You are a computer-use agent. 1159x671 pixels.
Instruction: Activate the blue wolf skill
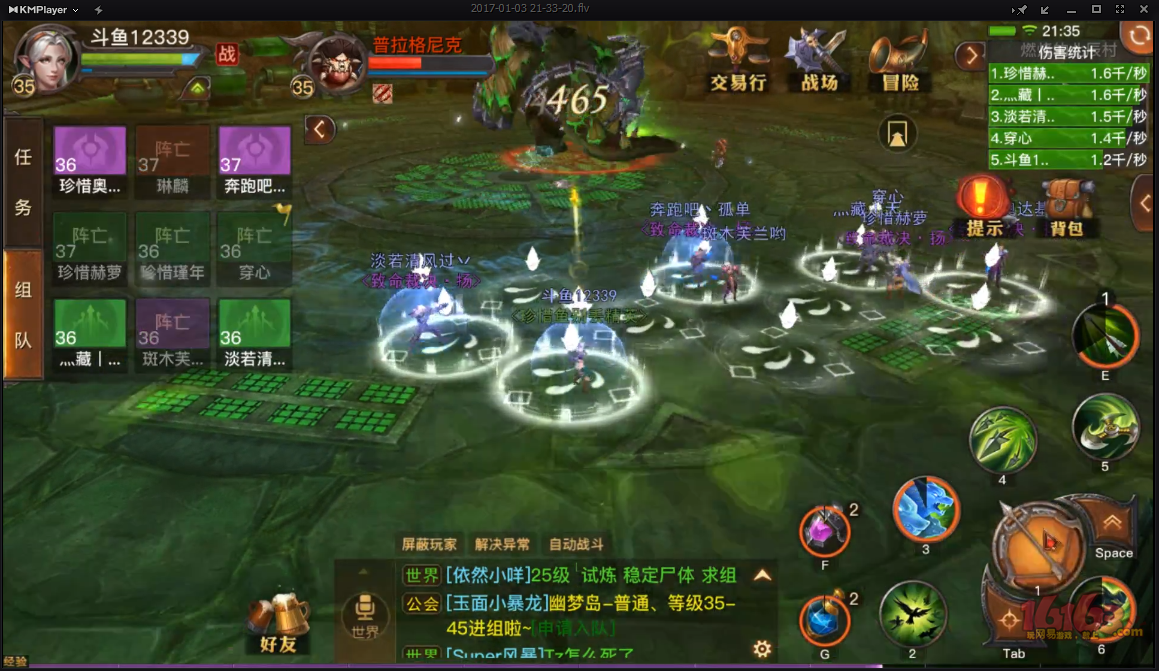[x=925, y=510]
